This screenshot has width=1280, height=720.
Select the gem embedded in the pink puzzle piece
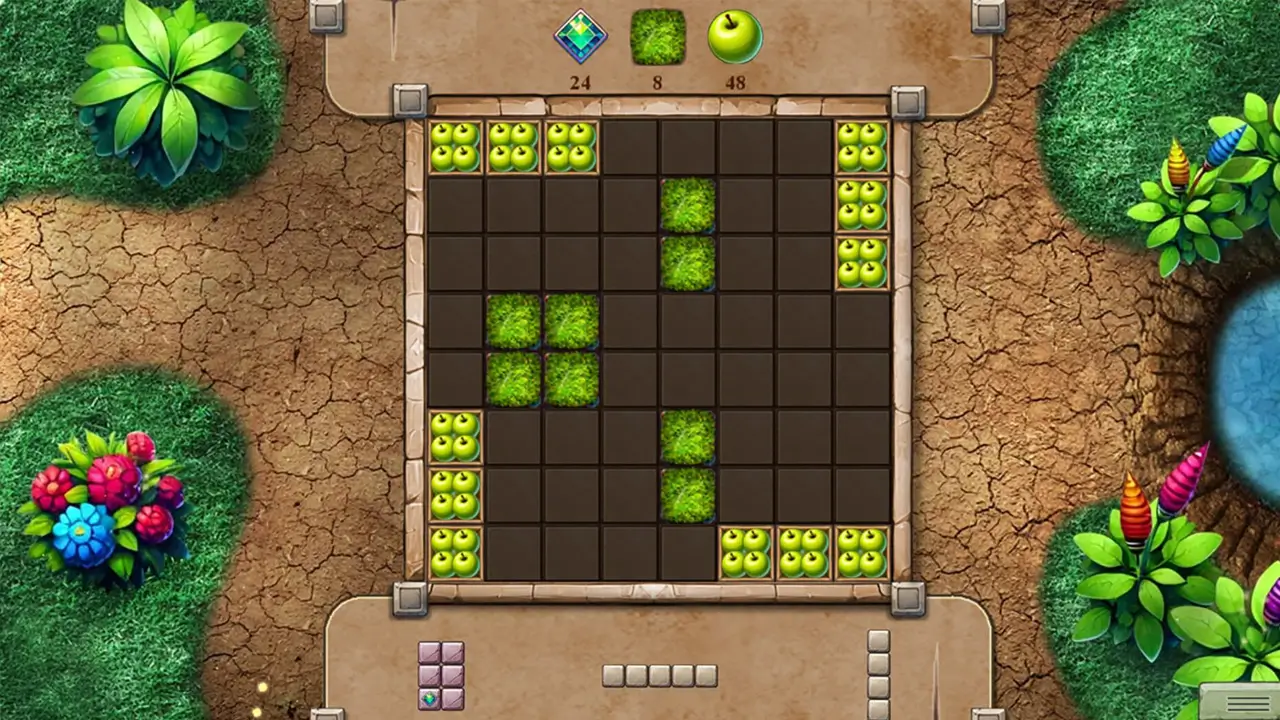[x=427, y=700]
